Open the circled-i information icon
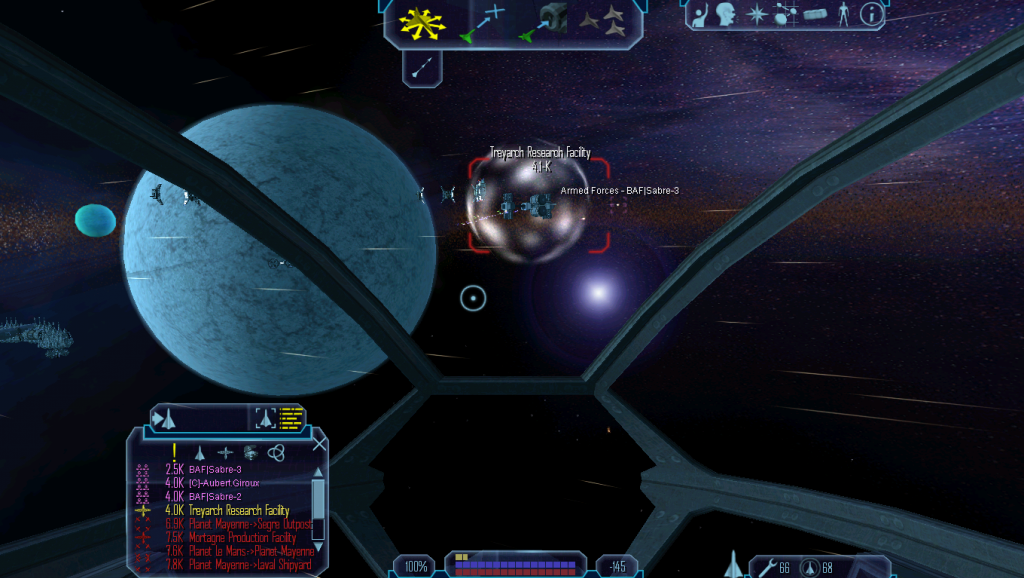Image resolution: width=1024 pixels, height=578 pixels. coord(871,14)
